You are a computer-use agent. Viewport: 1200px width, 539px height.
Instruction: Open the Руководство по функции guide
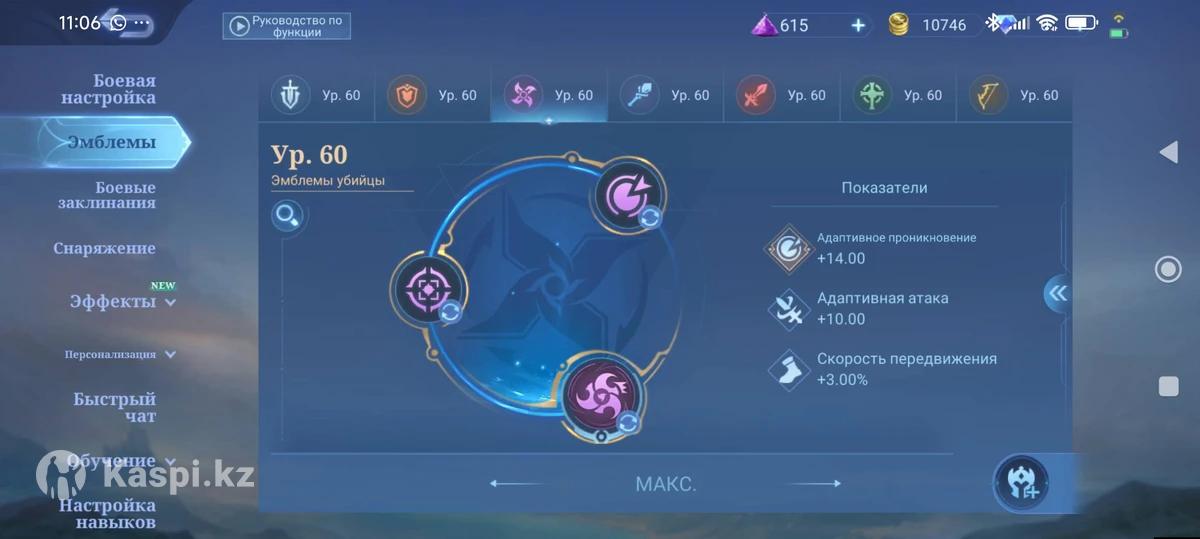point(286,26)
